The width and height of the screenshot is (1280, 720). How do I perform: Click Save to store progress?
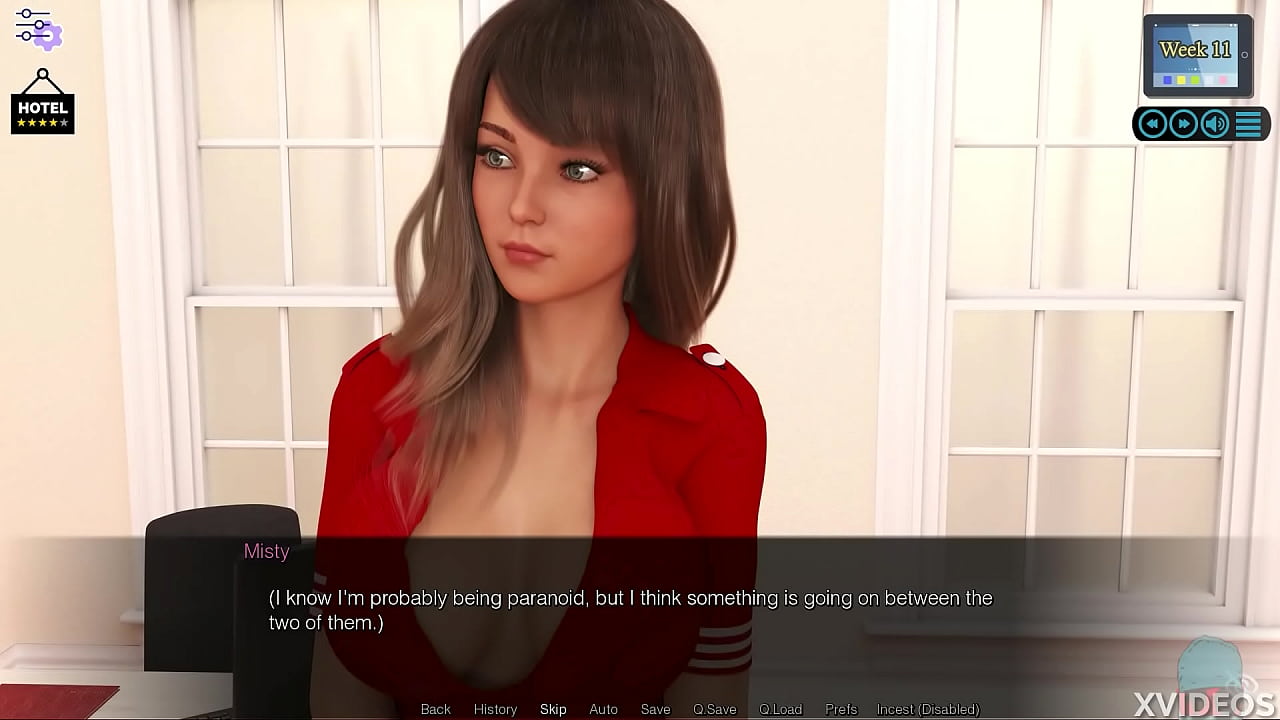(x=655, y=709)
